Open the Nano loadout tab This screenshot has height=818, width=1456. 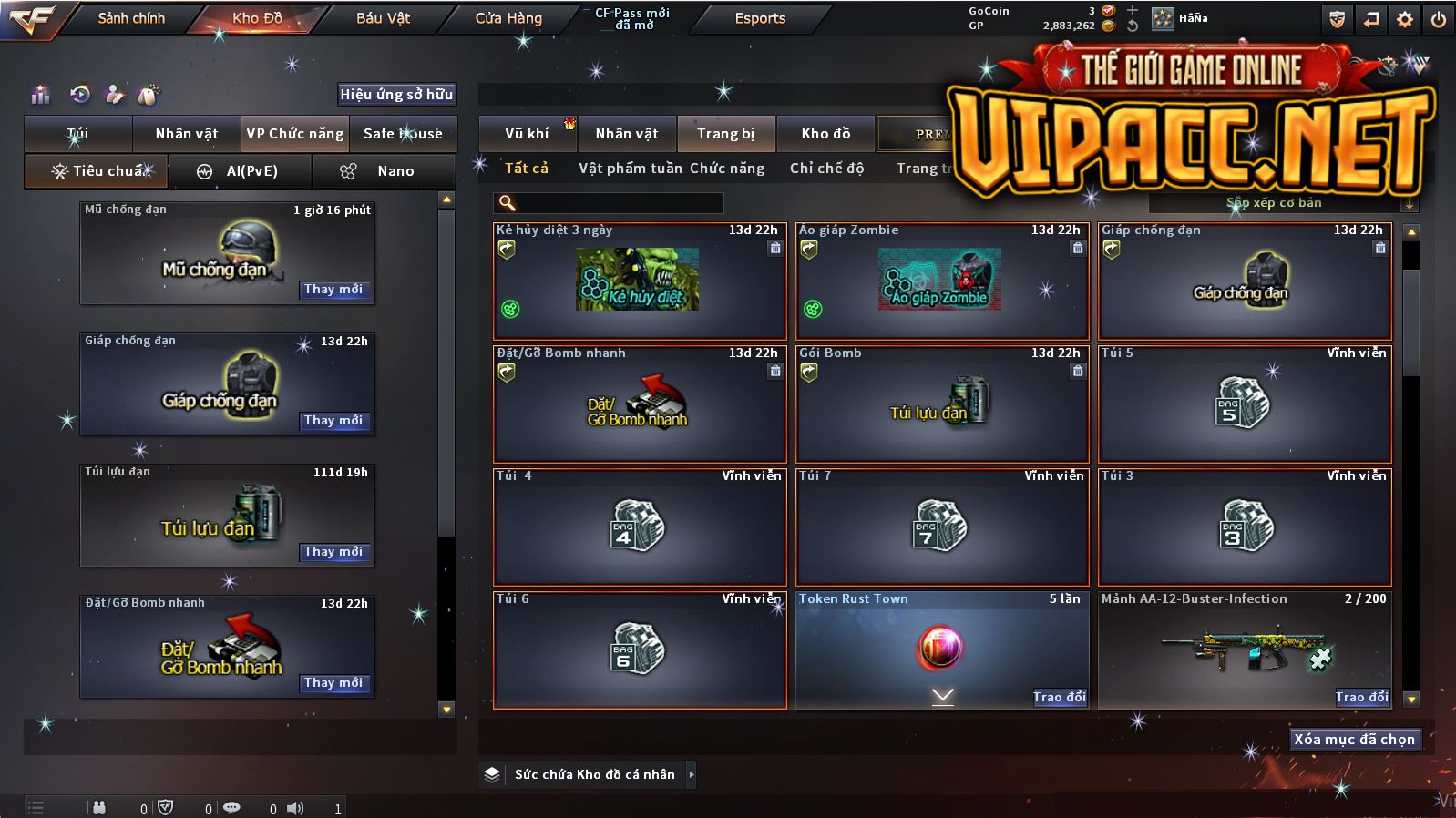[x=384, y=171]
